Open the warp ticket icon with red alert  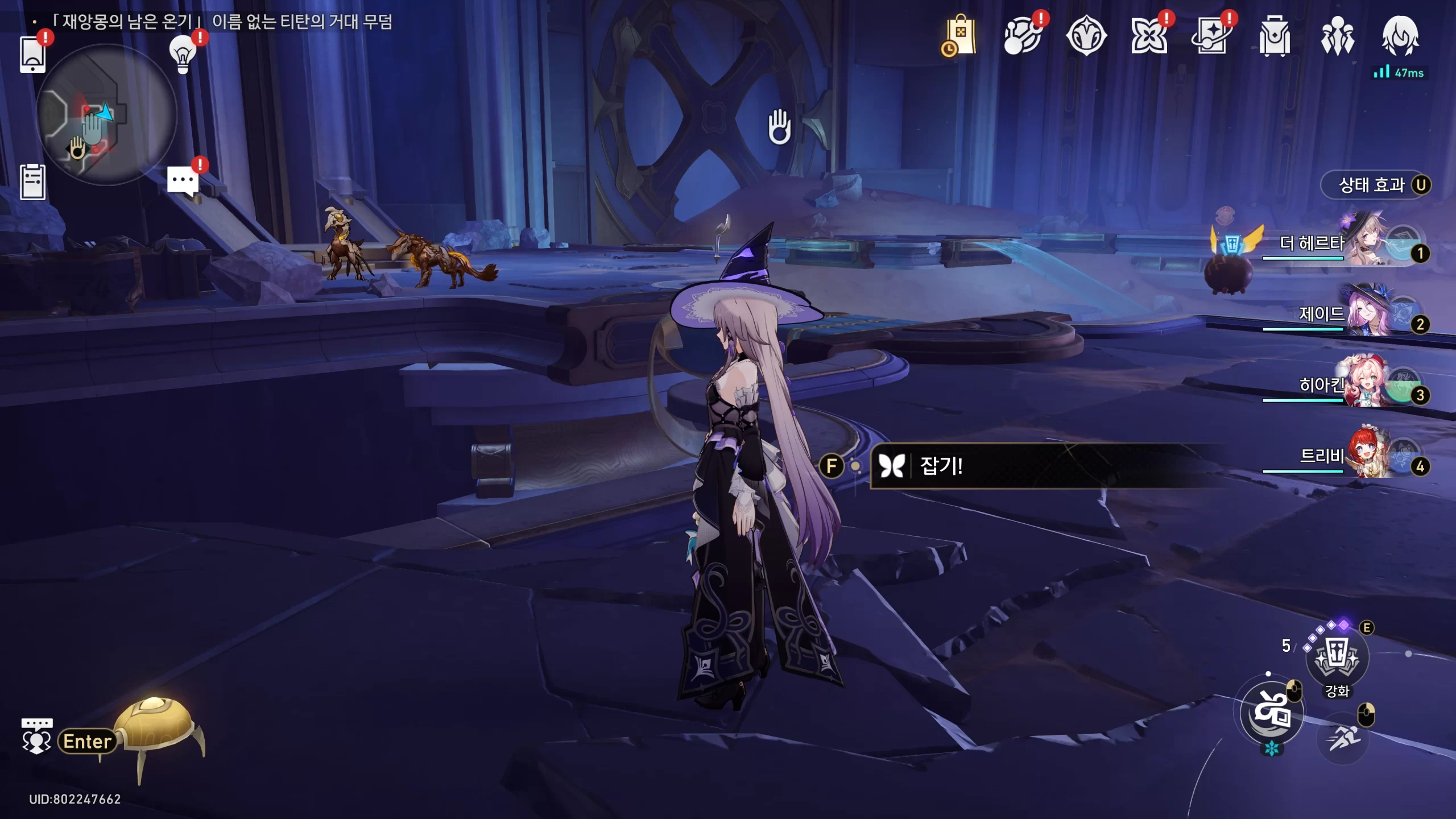pos(1211,36)
